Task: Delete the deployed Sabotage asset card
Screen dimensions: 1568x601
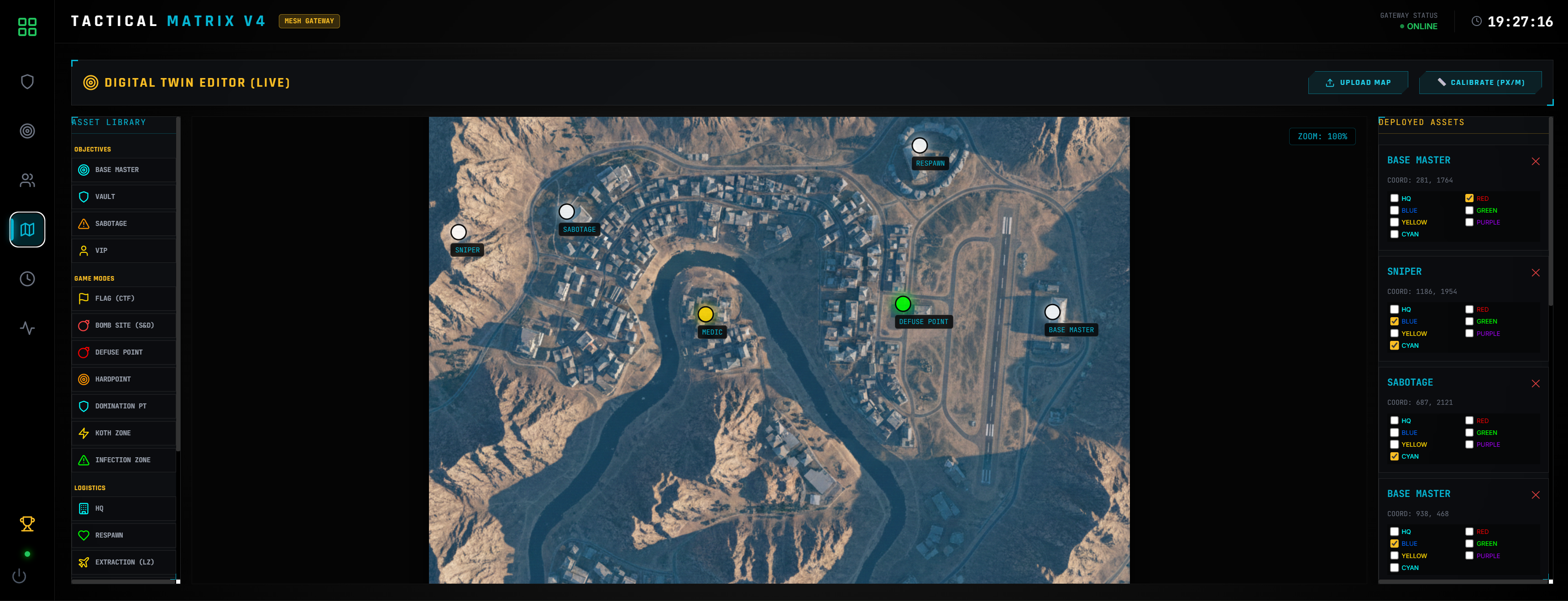Action: pyautogui.click(x=1535, y=384)
